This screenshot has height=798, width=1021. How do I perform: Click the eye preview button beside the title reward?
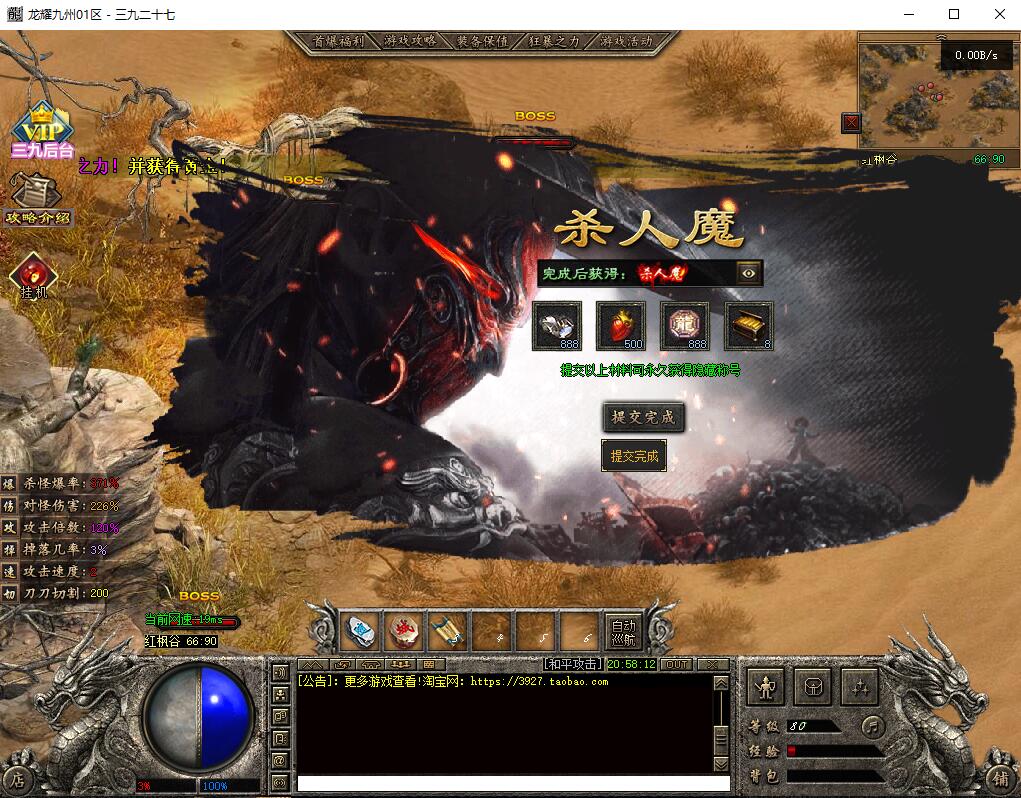pyautogui.click(x=749, y=273)
